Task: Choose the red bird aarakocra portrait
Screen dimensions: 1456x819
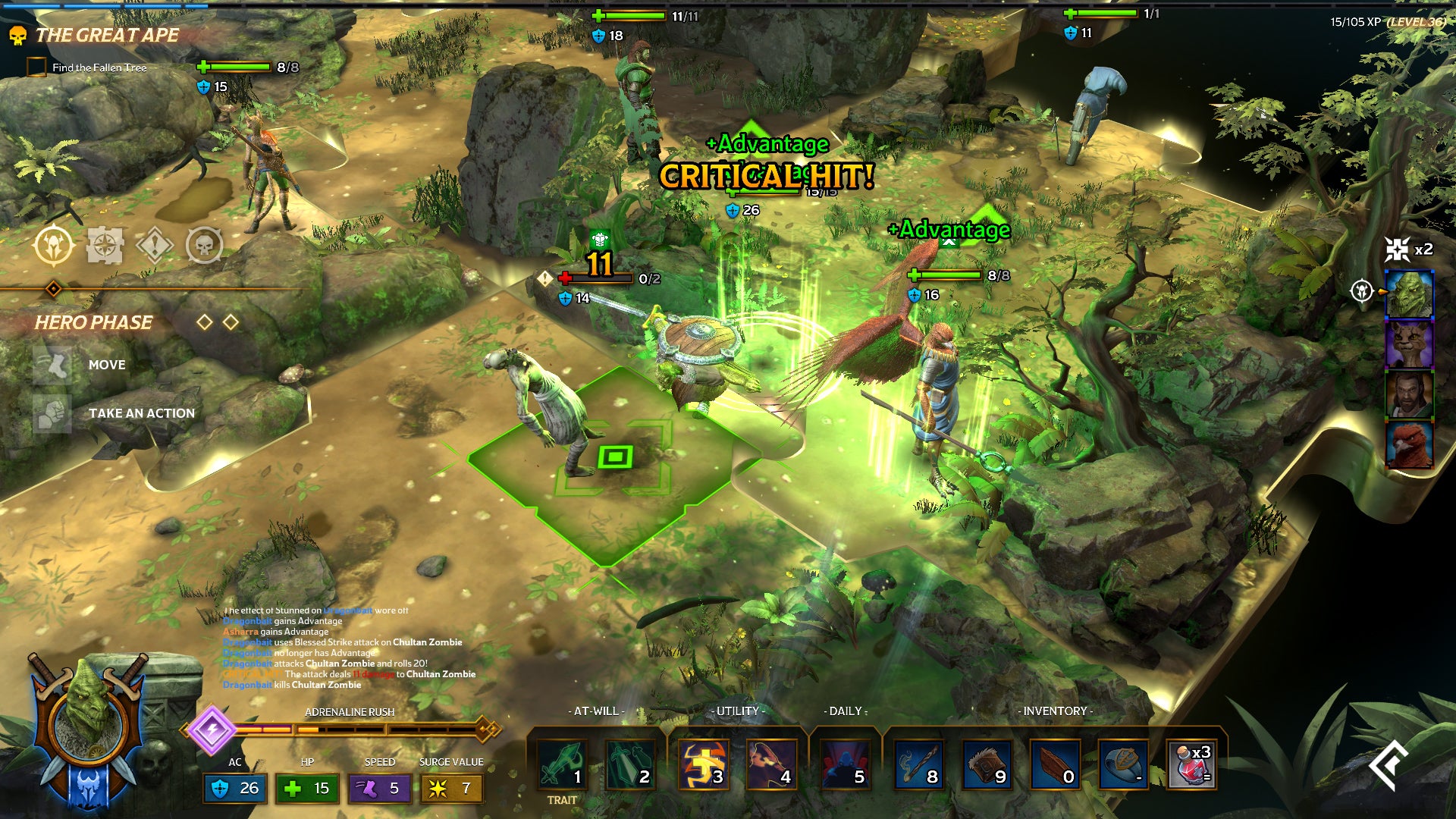Action: coord(1409,445)
